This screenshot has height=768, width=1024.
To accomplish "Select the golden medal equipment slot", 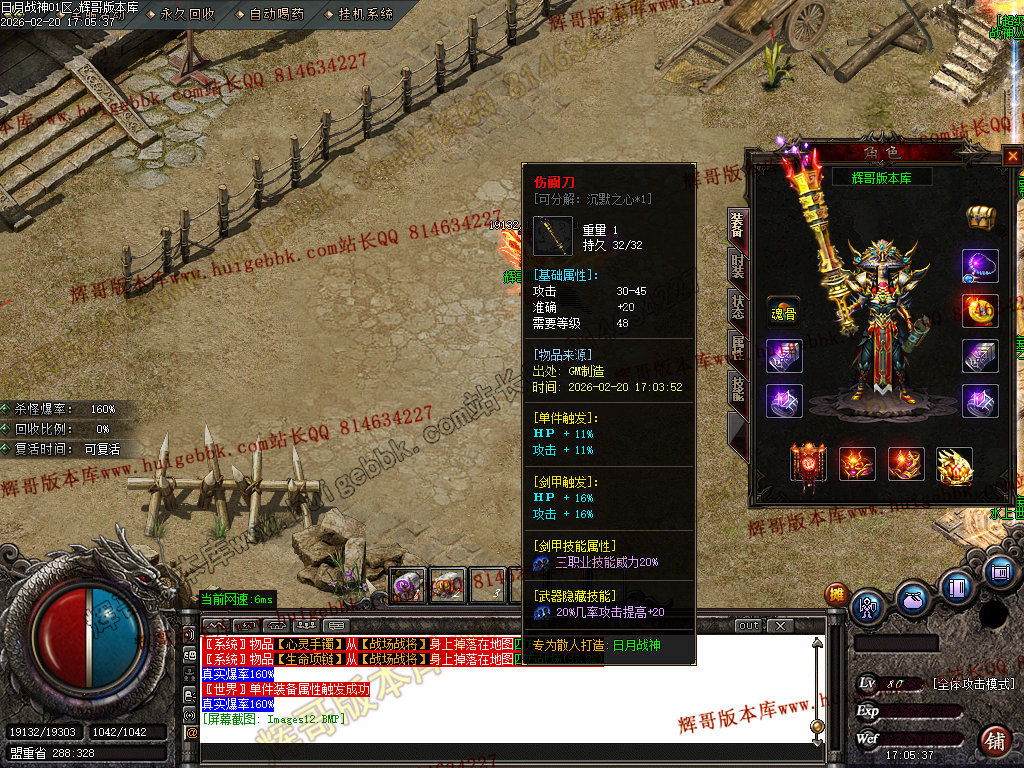I will pyautogui.click(x=980, y=310).
